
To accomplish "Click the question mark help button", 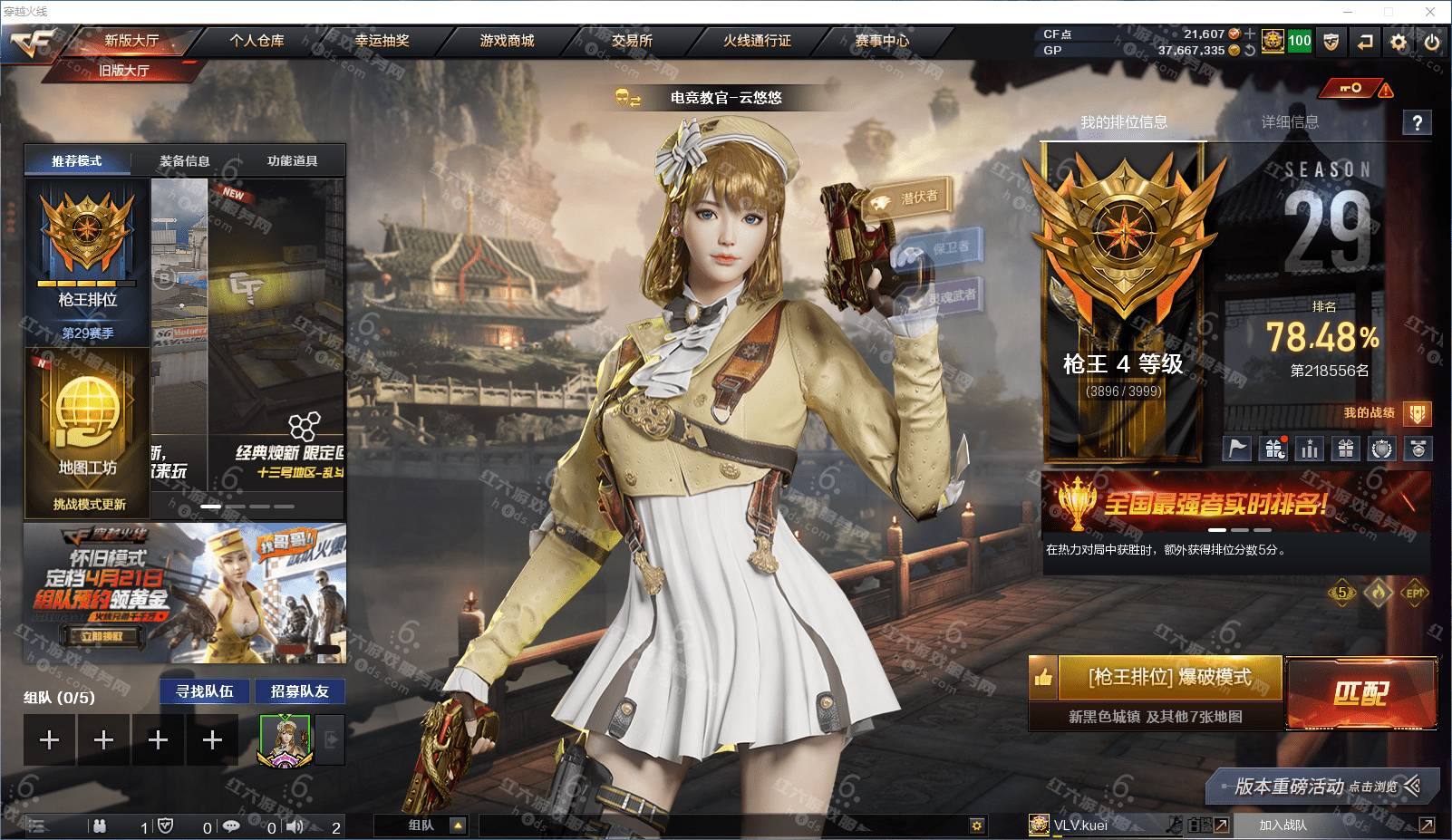I will tap(1418, 123).
